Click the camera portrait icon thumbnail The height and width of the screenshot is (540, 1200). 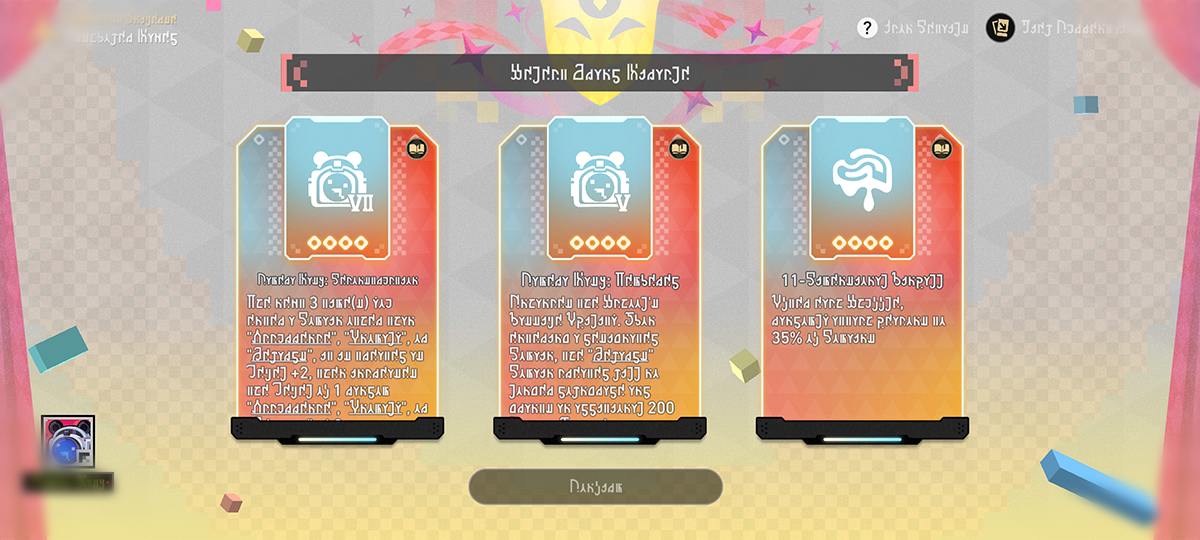tap(68, 443)
